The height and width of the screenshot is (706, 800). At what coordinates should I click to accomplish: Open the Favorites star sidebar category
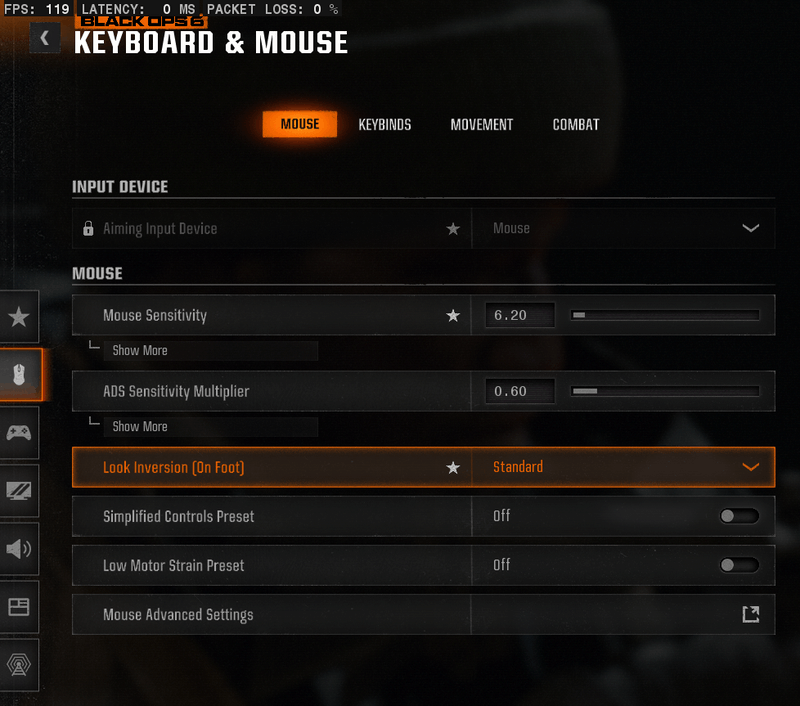pos(19,317)
